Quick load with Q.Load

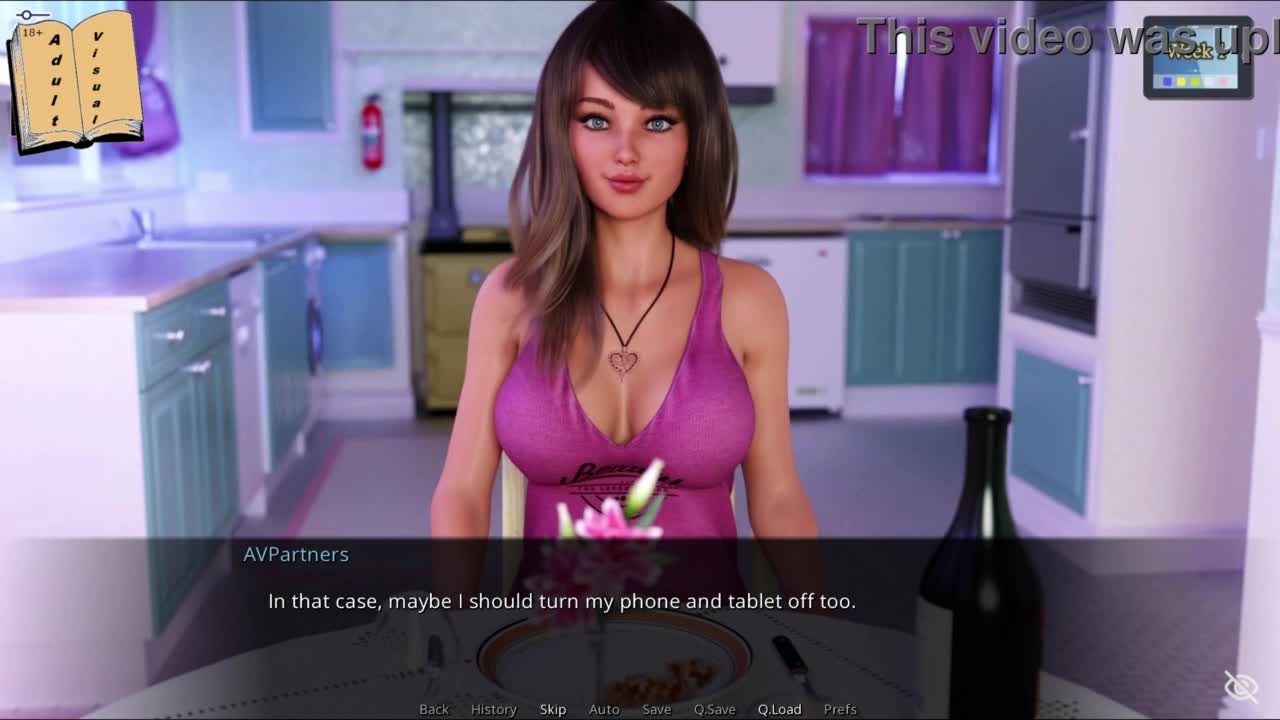(780, 709)
